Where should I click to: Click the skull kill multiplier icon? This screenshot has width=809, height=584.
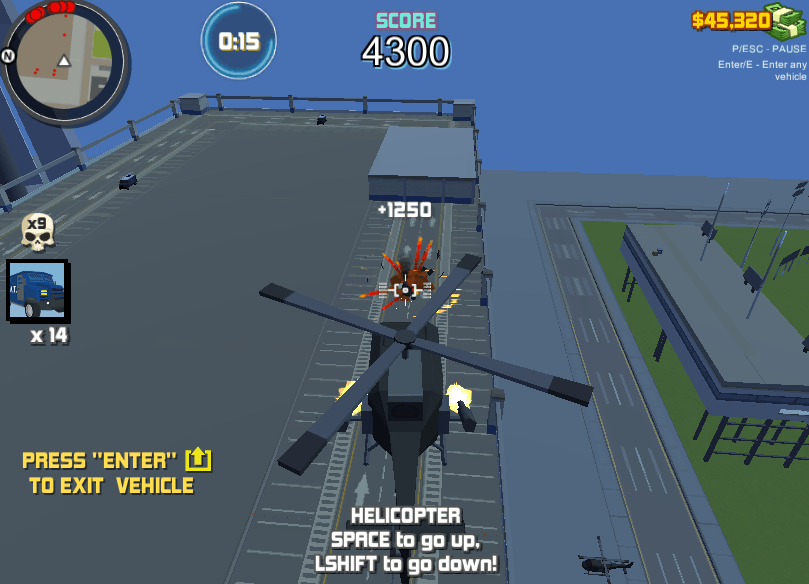[x=38, y=232]
